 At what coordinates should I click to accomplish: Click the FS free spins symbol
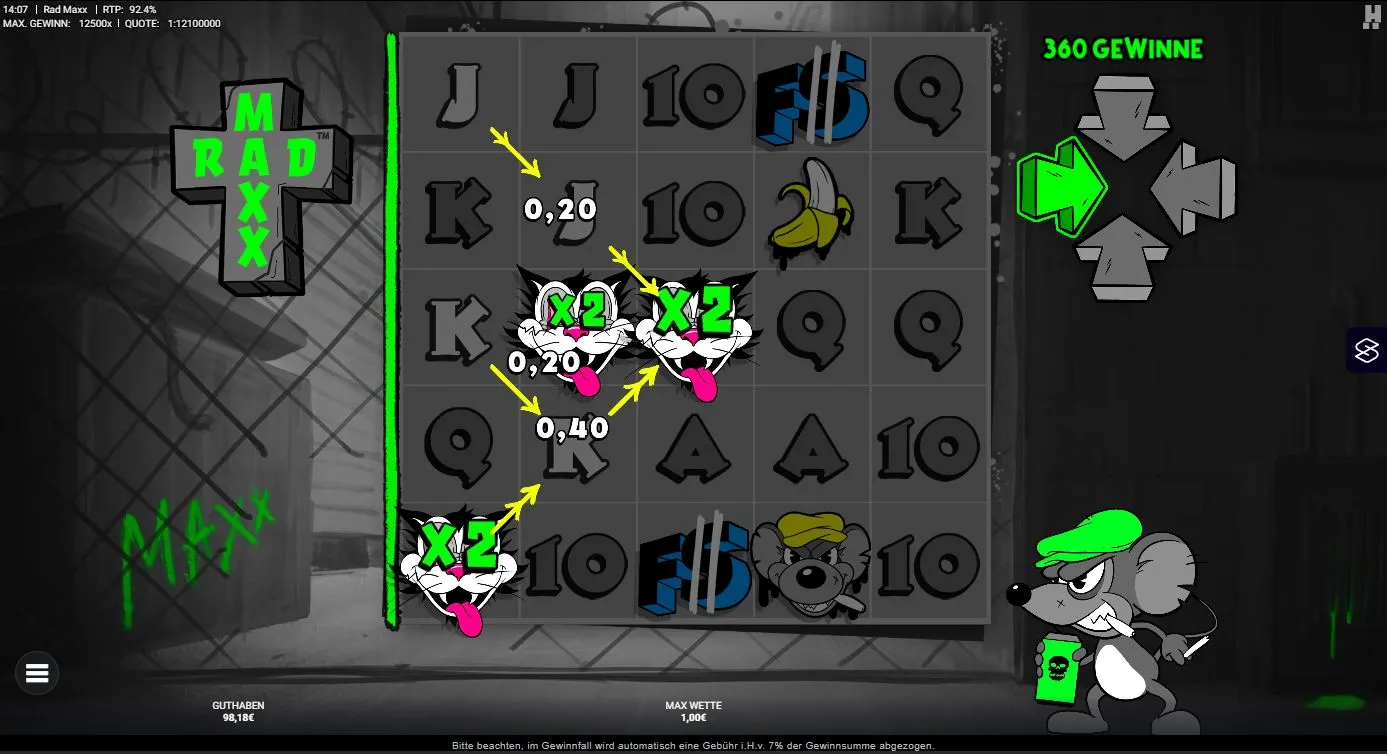[x=813, y=96]
